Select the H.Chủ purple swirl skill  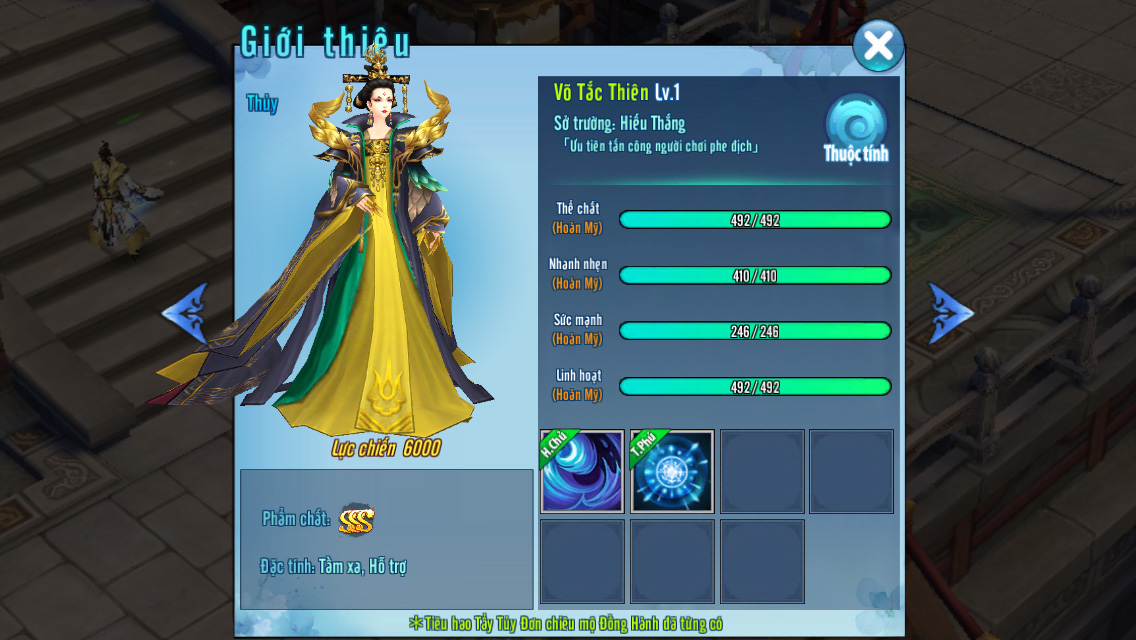(x=583, y=472)
